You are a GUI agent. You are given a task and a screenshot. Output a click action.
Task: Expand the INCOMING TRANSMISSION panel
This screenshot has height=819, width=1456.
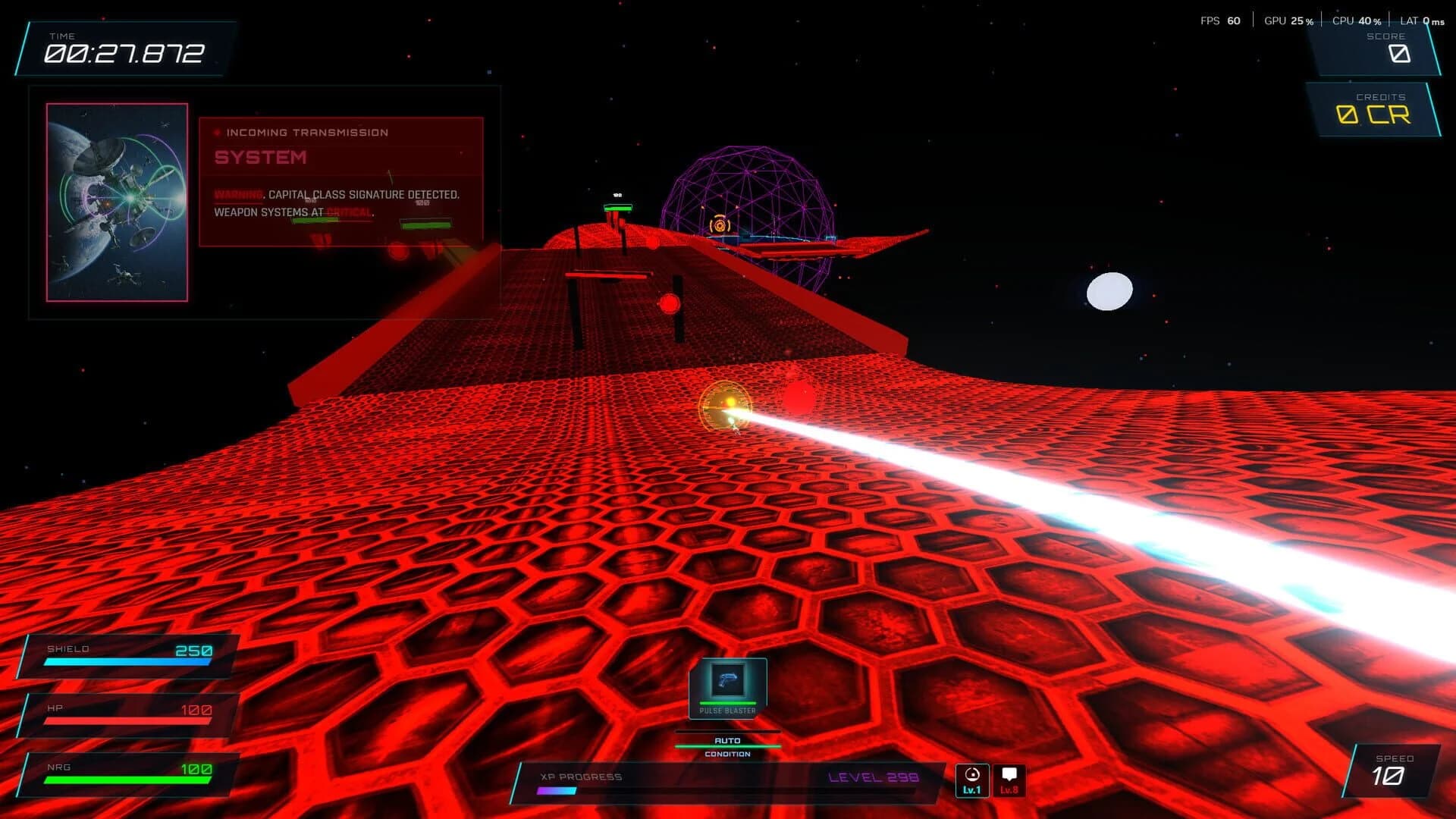click(306, 132)
